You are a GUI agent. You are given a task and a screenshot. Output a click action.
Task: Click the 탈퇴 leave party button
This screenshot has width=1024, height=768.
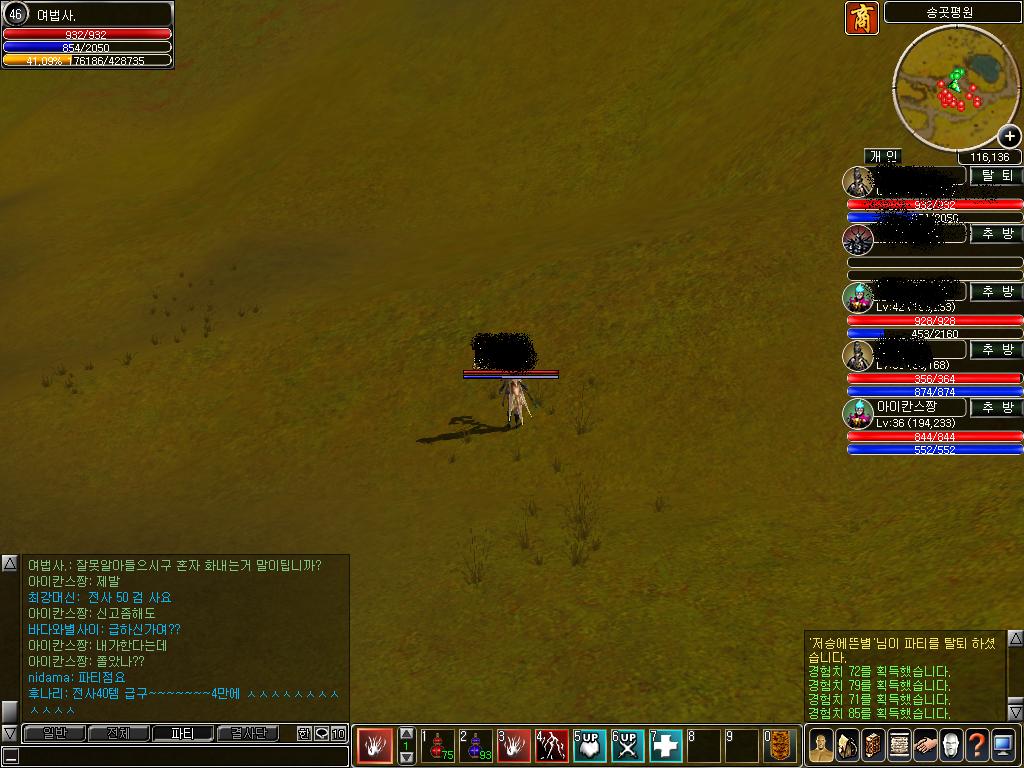click(x=996, y=175)
